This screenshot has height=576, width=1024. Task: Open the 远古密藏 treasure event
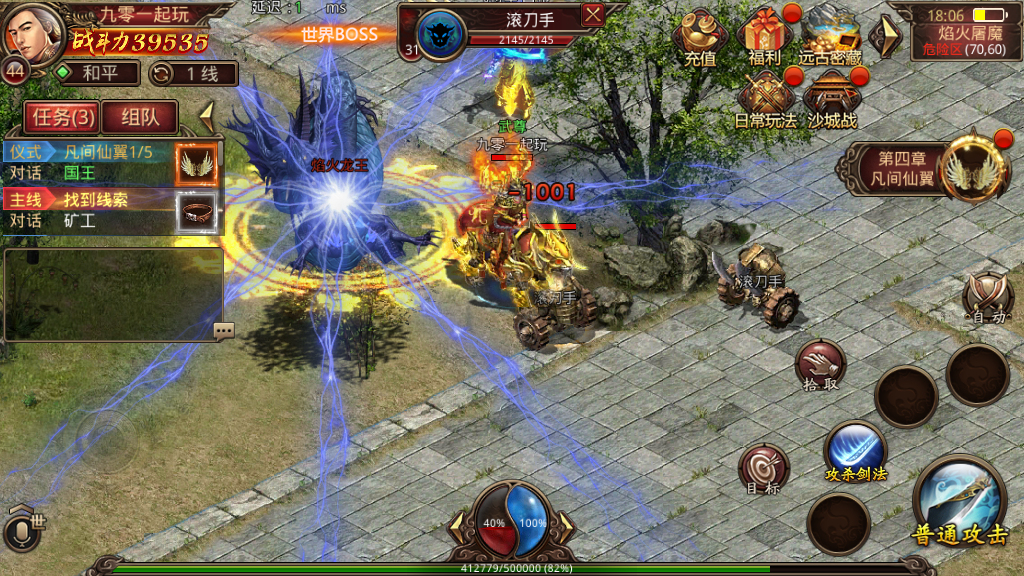click(830, 38)
